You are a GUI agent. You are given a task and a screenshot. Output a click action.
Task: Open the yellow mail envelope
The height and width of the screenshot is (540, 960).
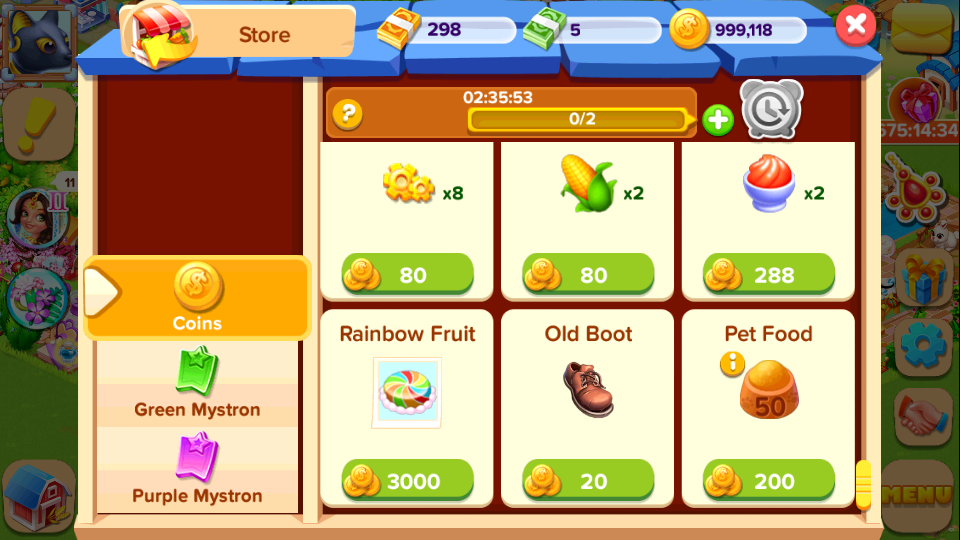(x=922, y=32)
